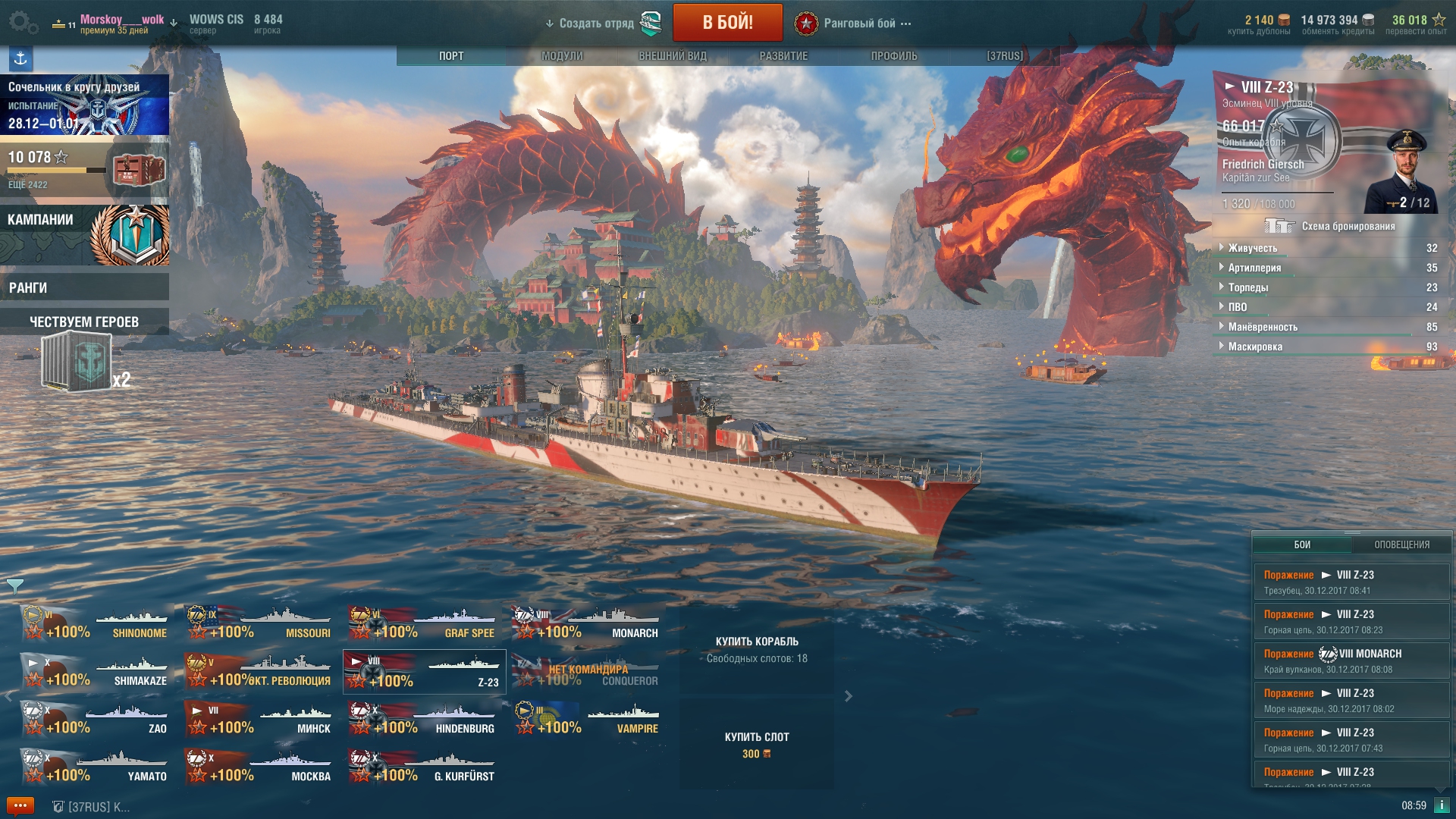
Task: Buy a slot with Купить слот
Action: coord(757,745)
